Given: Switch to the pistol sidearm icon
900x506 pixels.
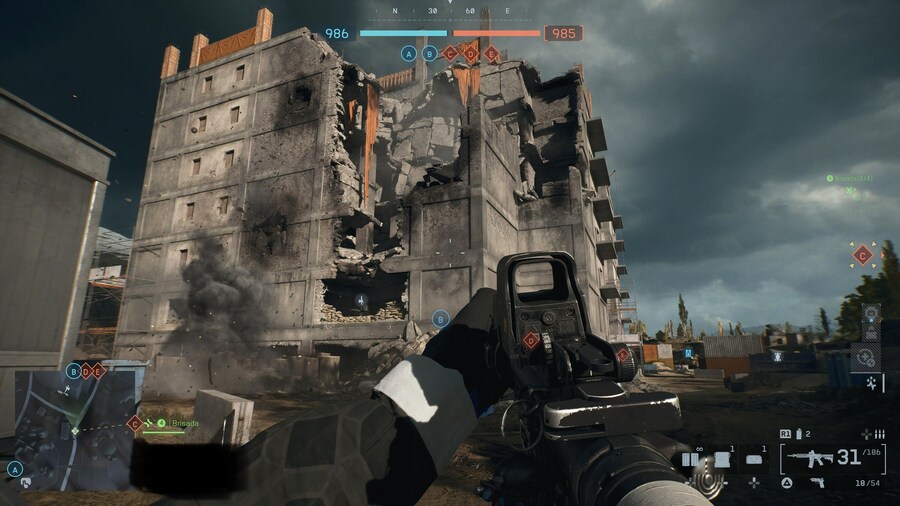Looking at the screenshot, I should pyautogui.click(x=817, y=483).
